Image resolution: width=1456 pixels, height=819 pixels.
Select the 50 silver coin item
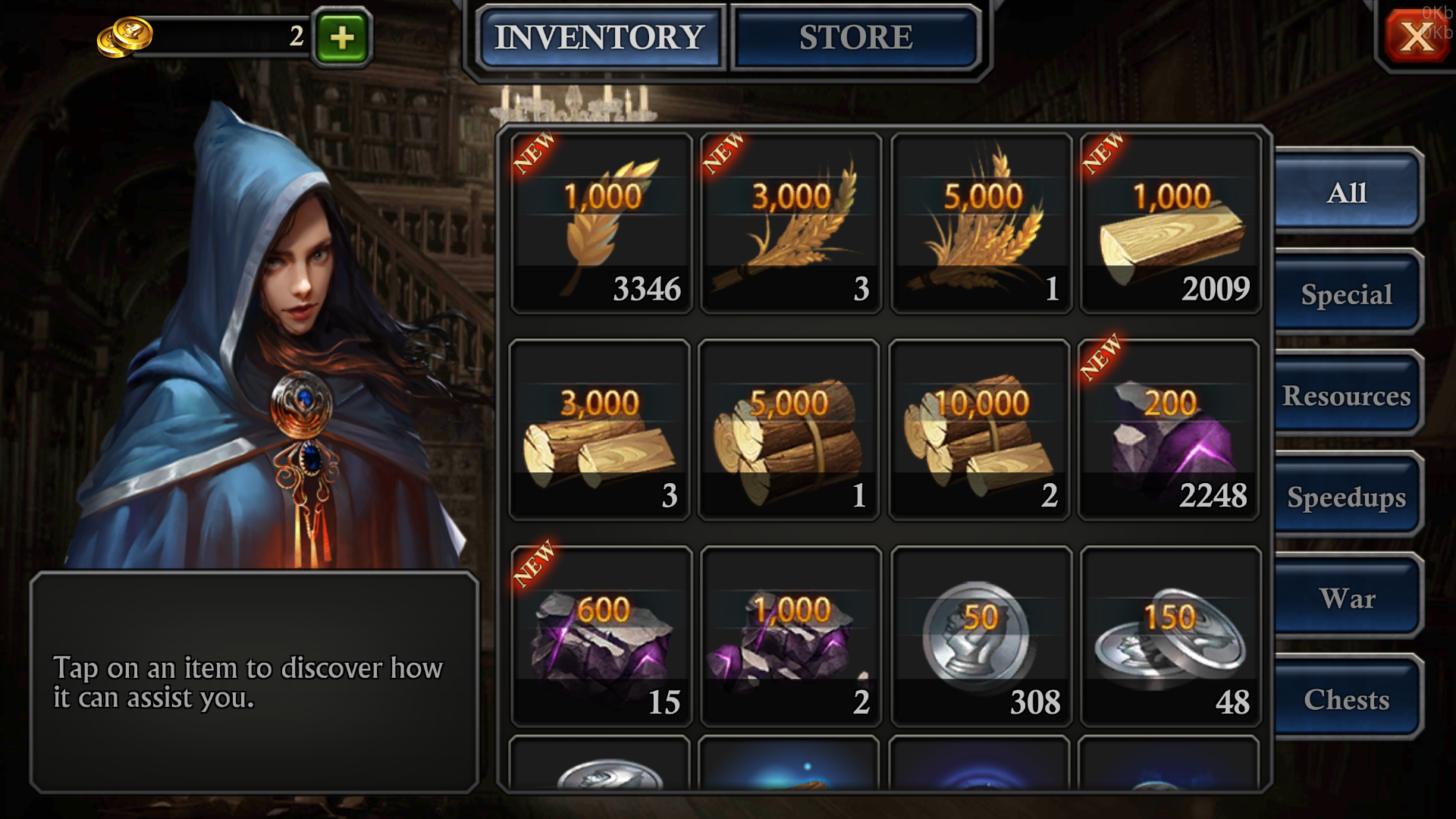coord(981,636)
